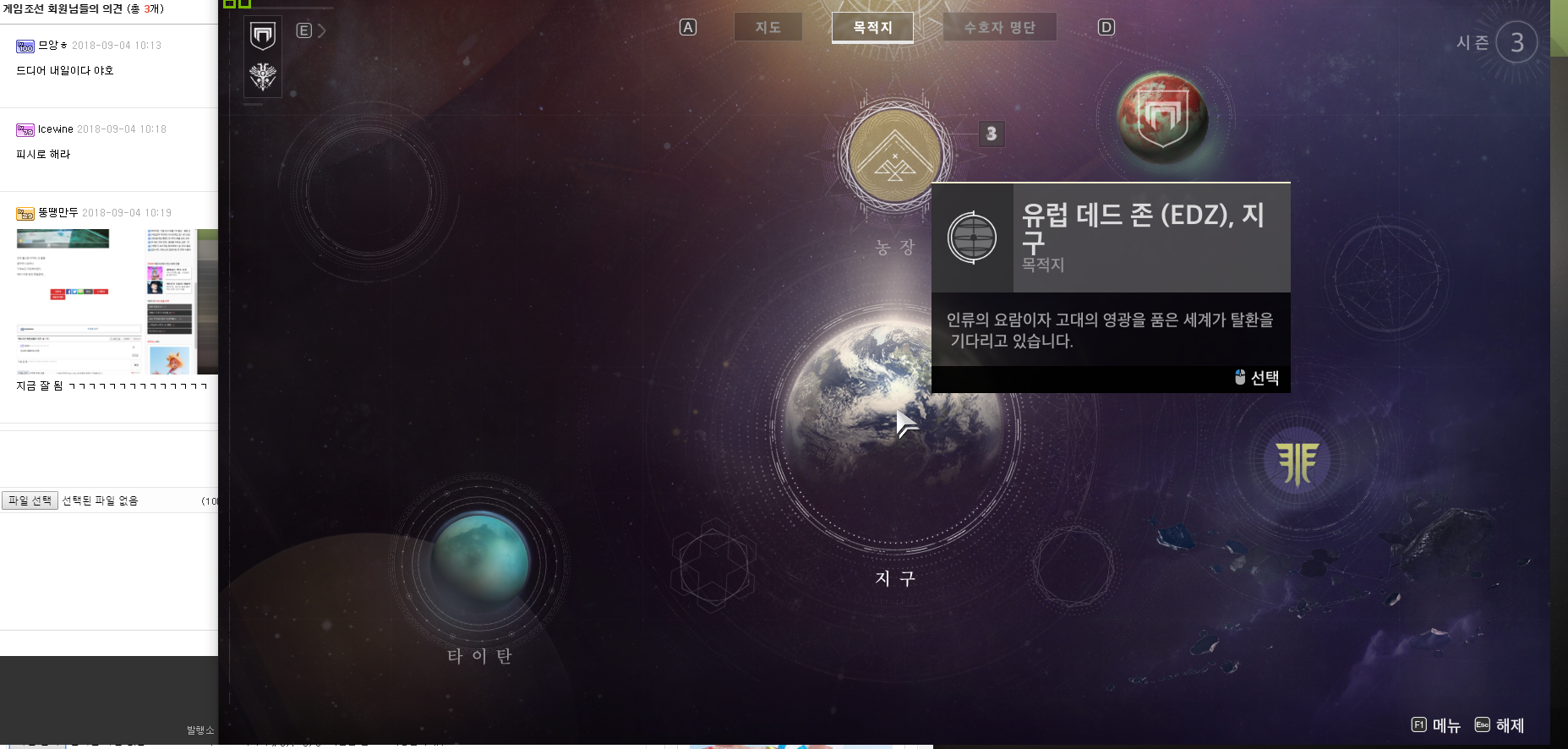Open the 수호자 명단 tab

(x=999, y=27)
